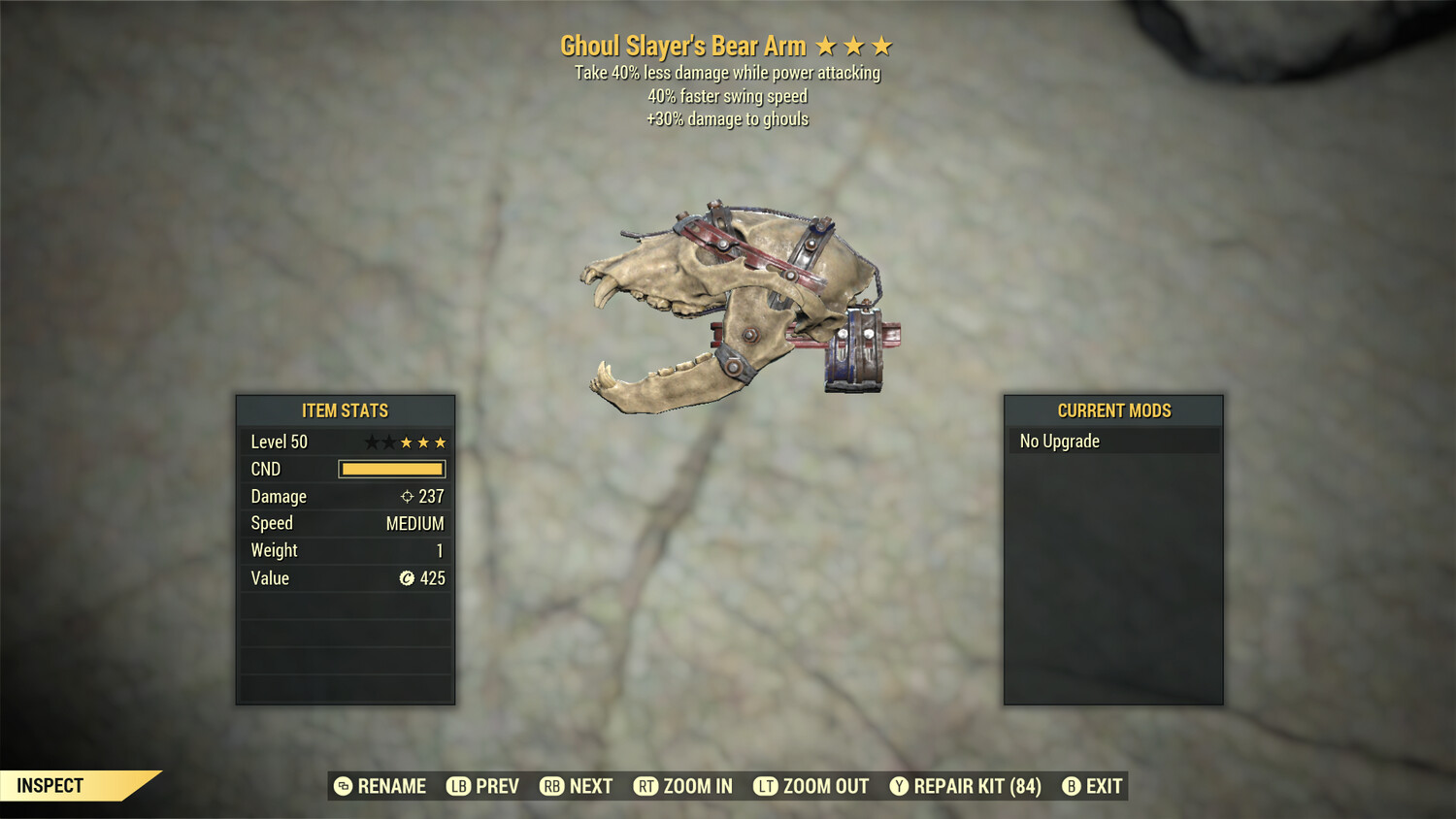Show the next item with Next
This screenshot has height=819, width=1456.
(x=577, y=786)
